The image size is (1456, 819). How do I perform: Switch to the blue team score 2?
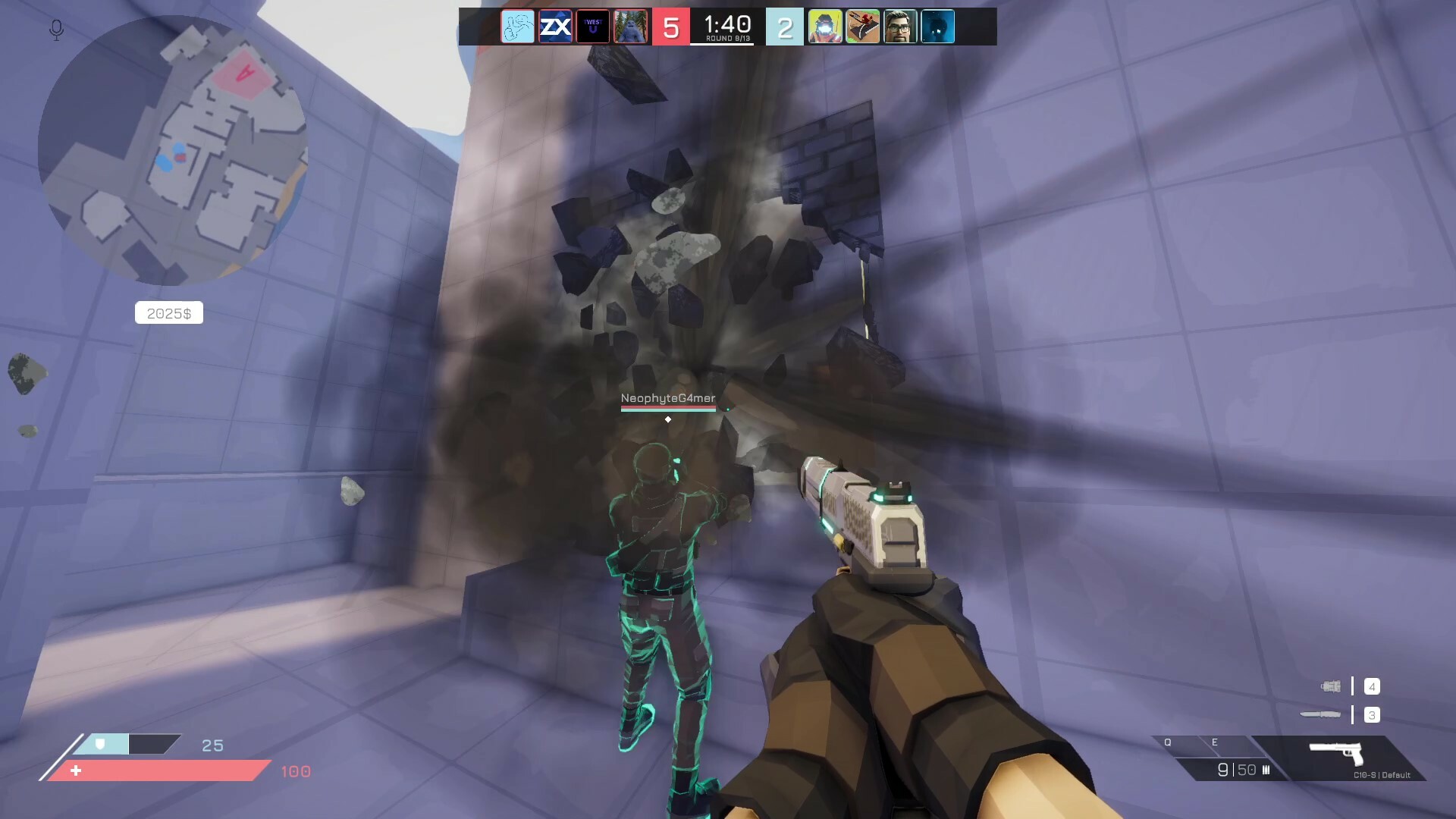[784, 27]
